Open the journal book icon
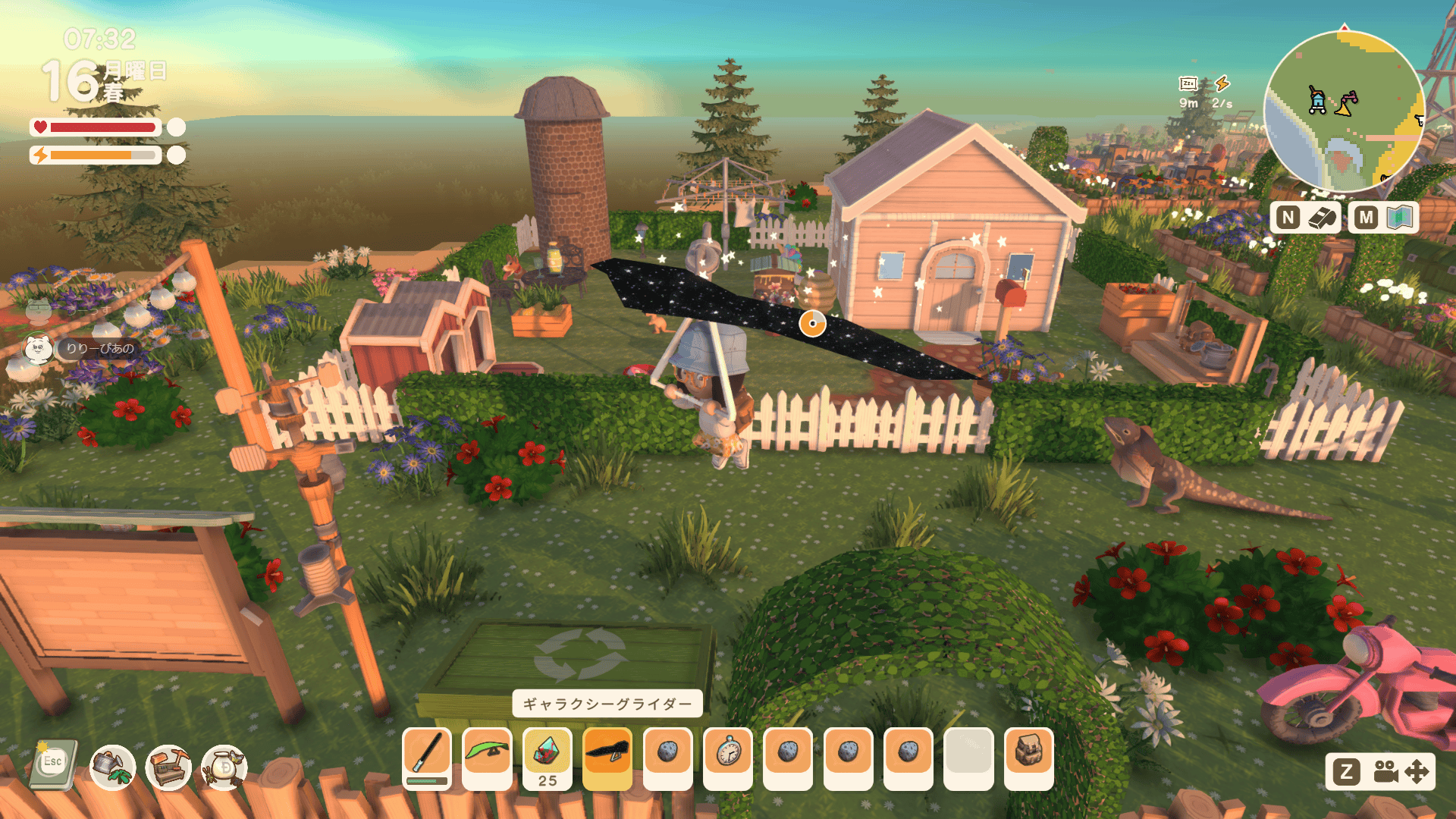Image resolution: width=1456 pixels, height=819 pixels. [x=53, y=764]
